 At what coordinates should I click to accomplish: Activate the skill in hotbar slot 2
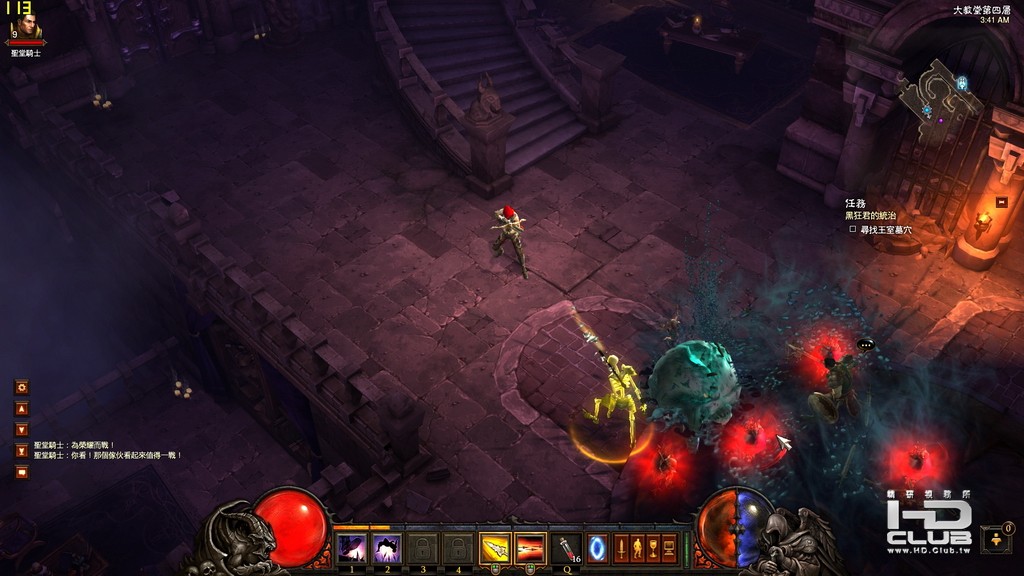tap(386, 548)
